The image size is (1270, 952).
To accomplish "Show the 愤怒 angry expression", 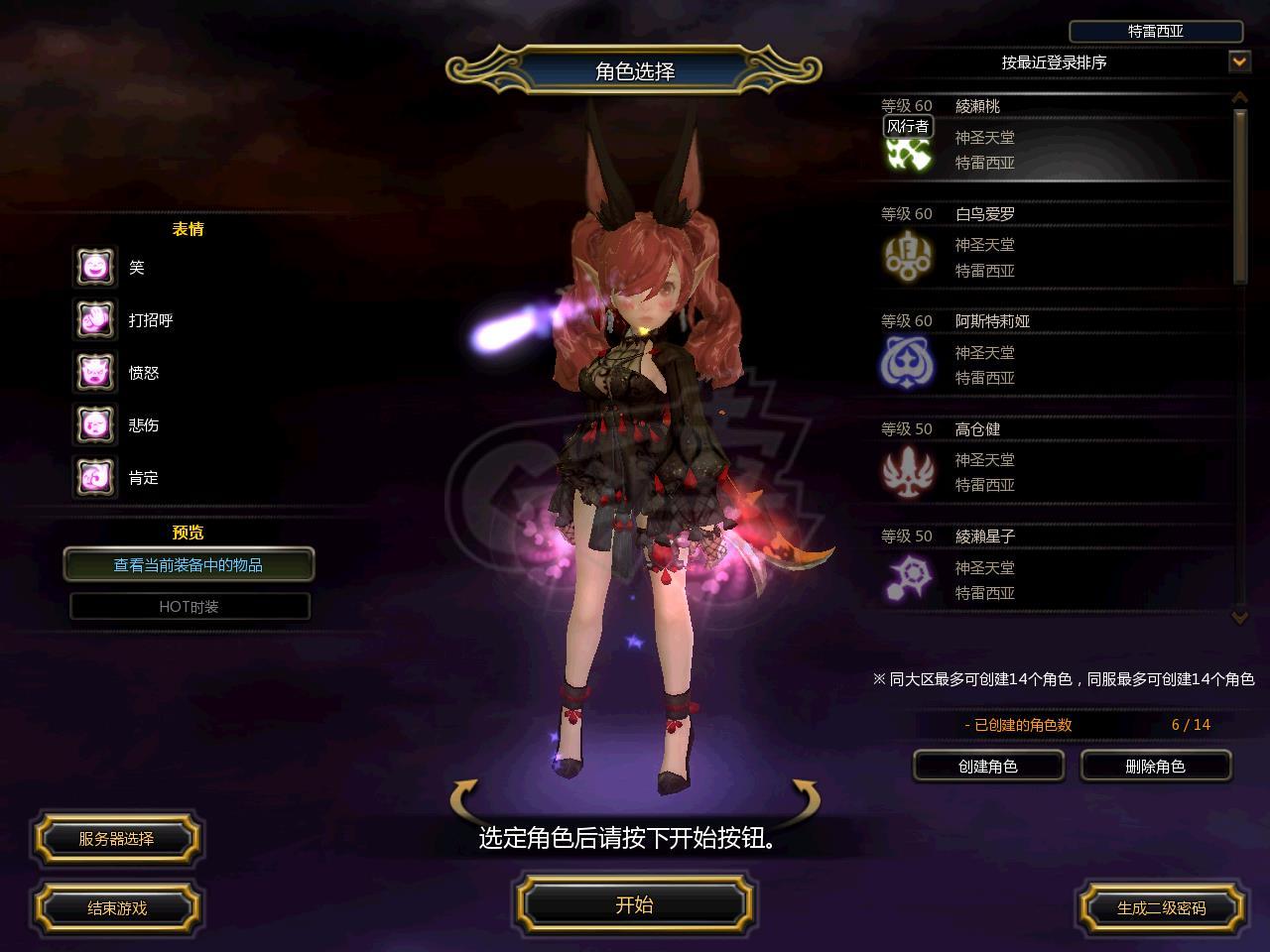I will pyautogui.click(x=95, y=373).
